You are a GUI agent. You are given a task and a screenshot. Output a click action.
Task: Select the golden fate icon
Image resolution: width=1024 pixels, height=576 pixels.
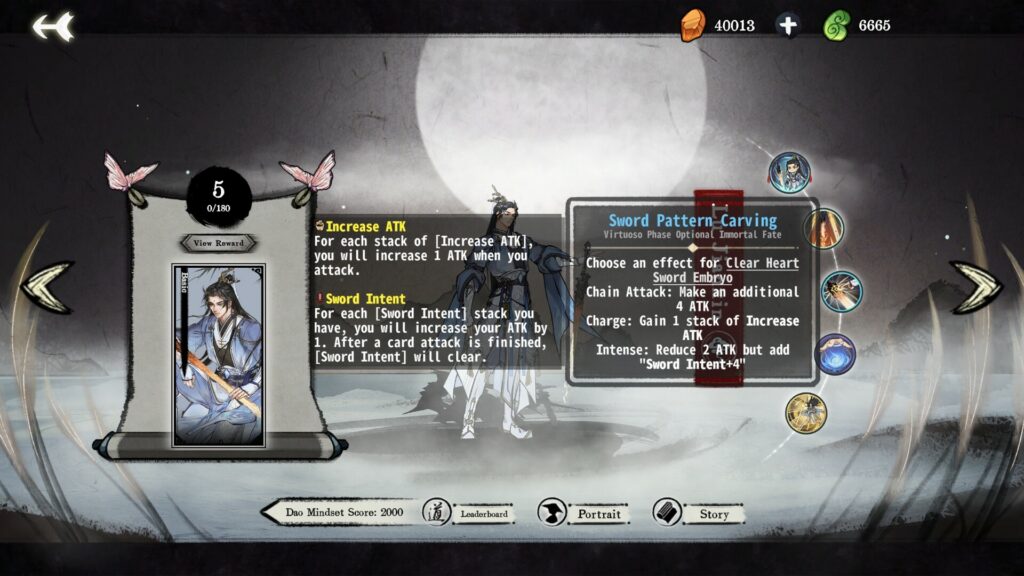tap(805, 412)
